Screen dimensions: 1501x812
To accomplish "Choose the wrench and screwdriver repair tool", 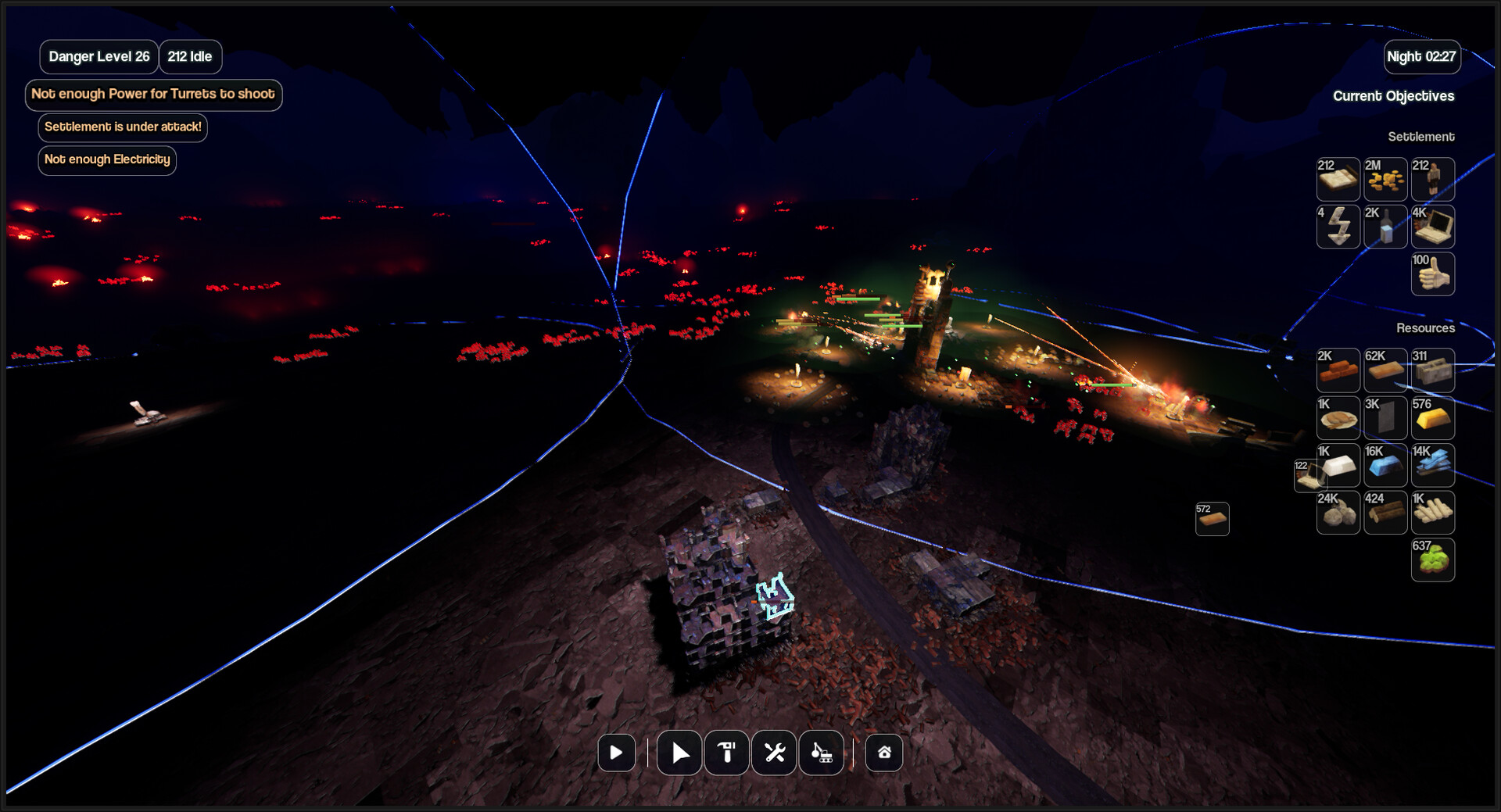I will (x=774, y=753).
